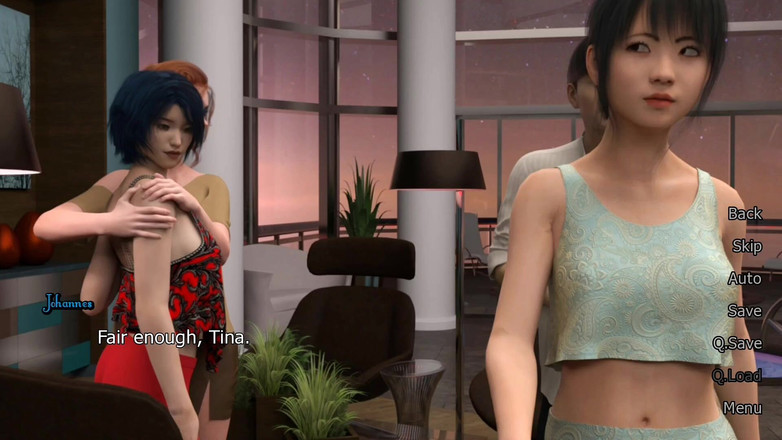Image resolution: width=782 pixels, height=440 pixels.
Task: Open the game Menu
Action: click(x=742, y=408)
